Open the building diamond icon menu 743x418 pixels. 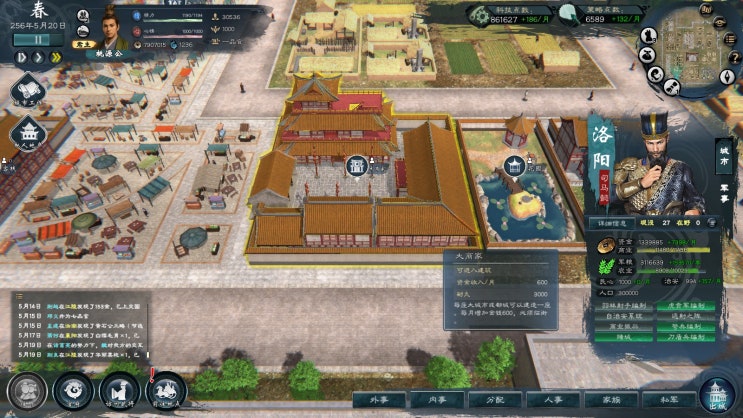[29, 134]
